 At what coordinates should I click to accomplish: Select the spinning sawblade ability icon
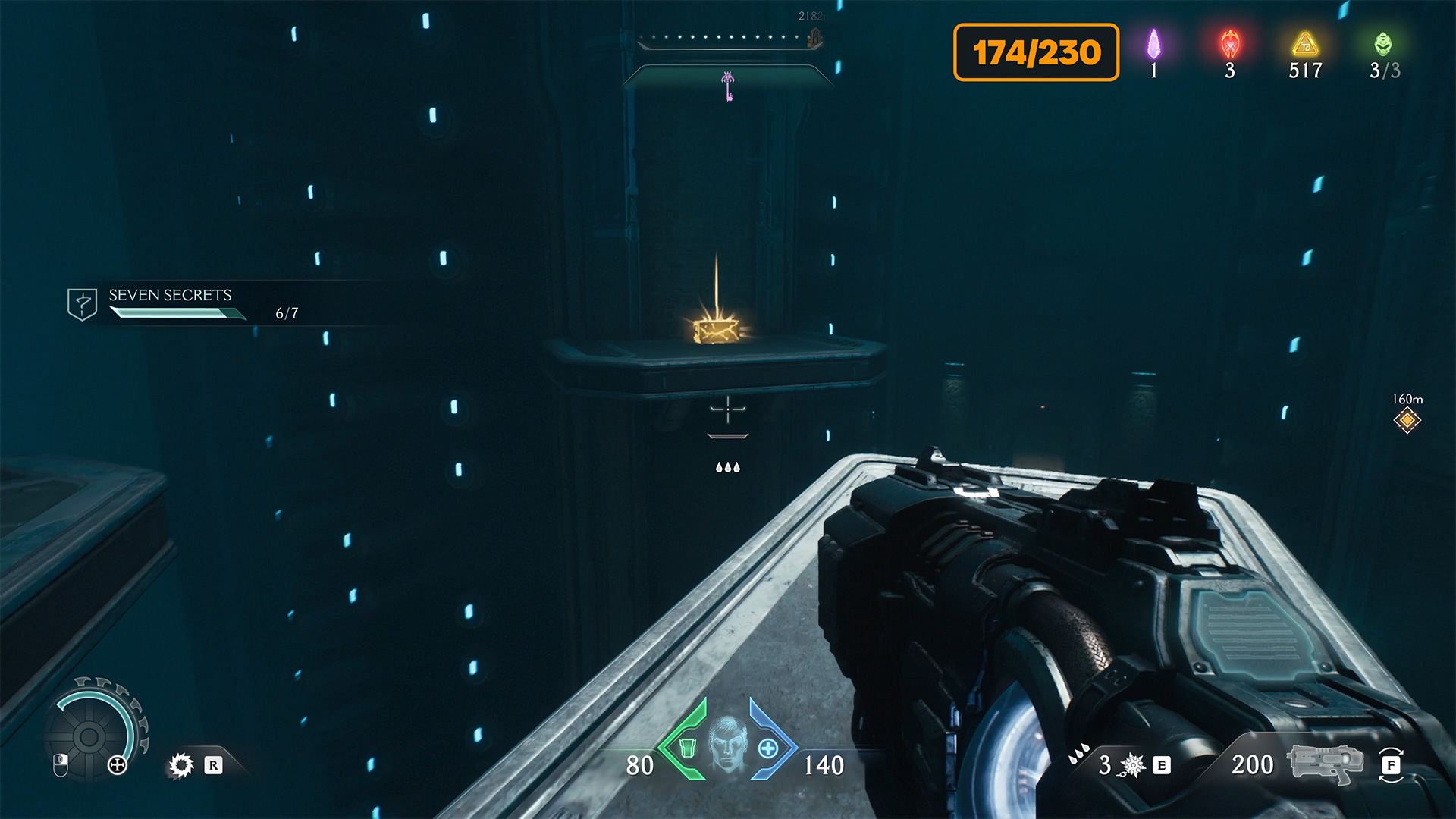pos(181,765)
